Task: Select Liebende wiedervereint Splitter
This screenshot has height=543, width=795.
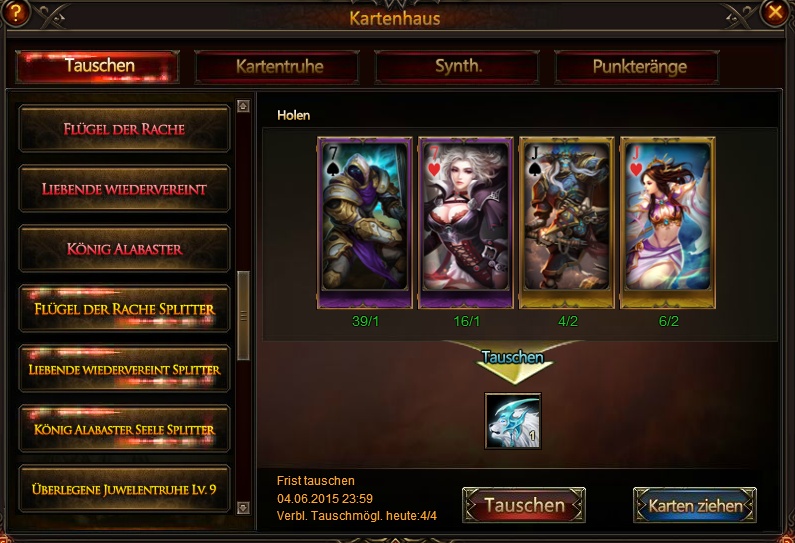Action: click(124, 369)
